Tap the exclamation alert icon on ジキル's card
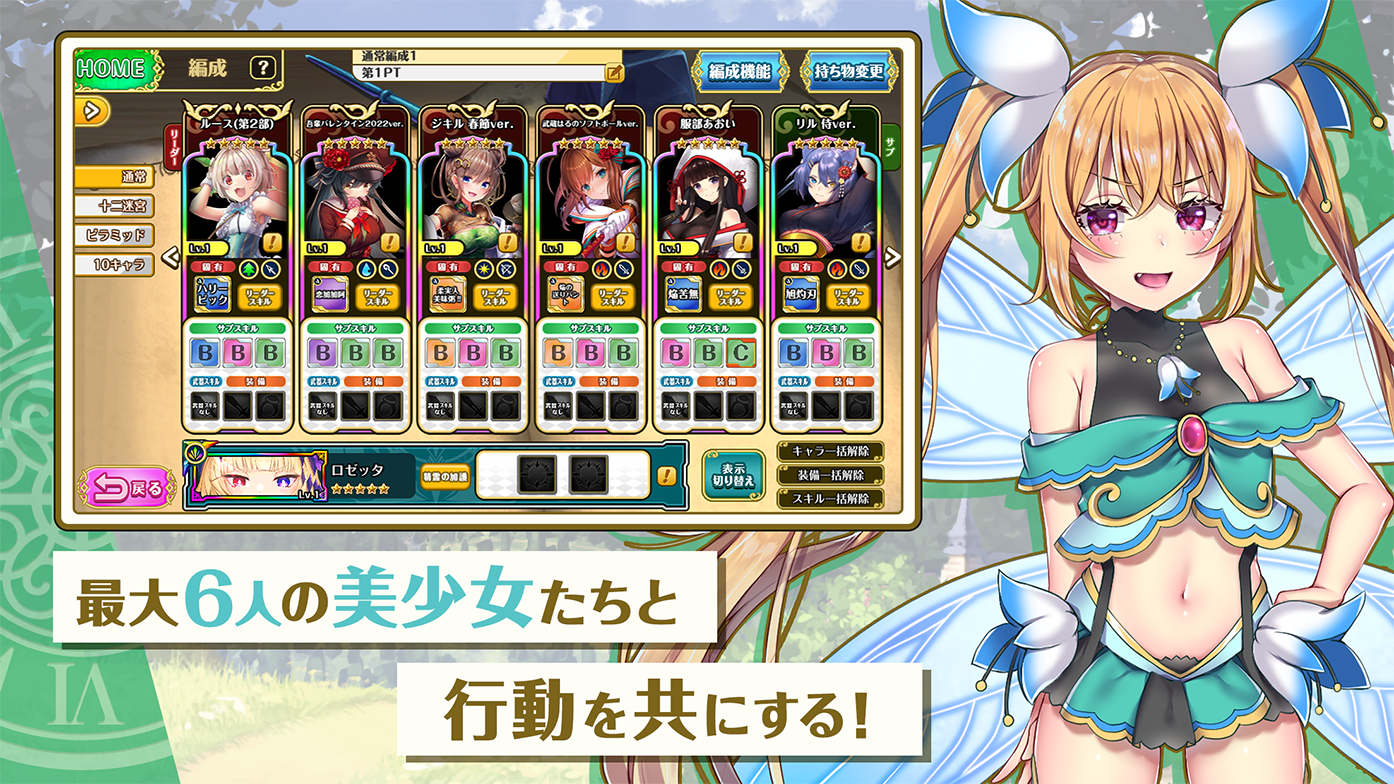Image resolution: width=1394 pixels, height=784 pixels. coord(508,243)
